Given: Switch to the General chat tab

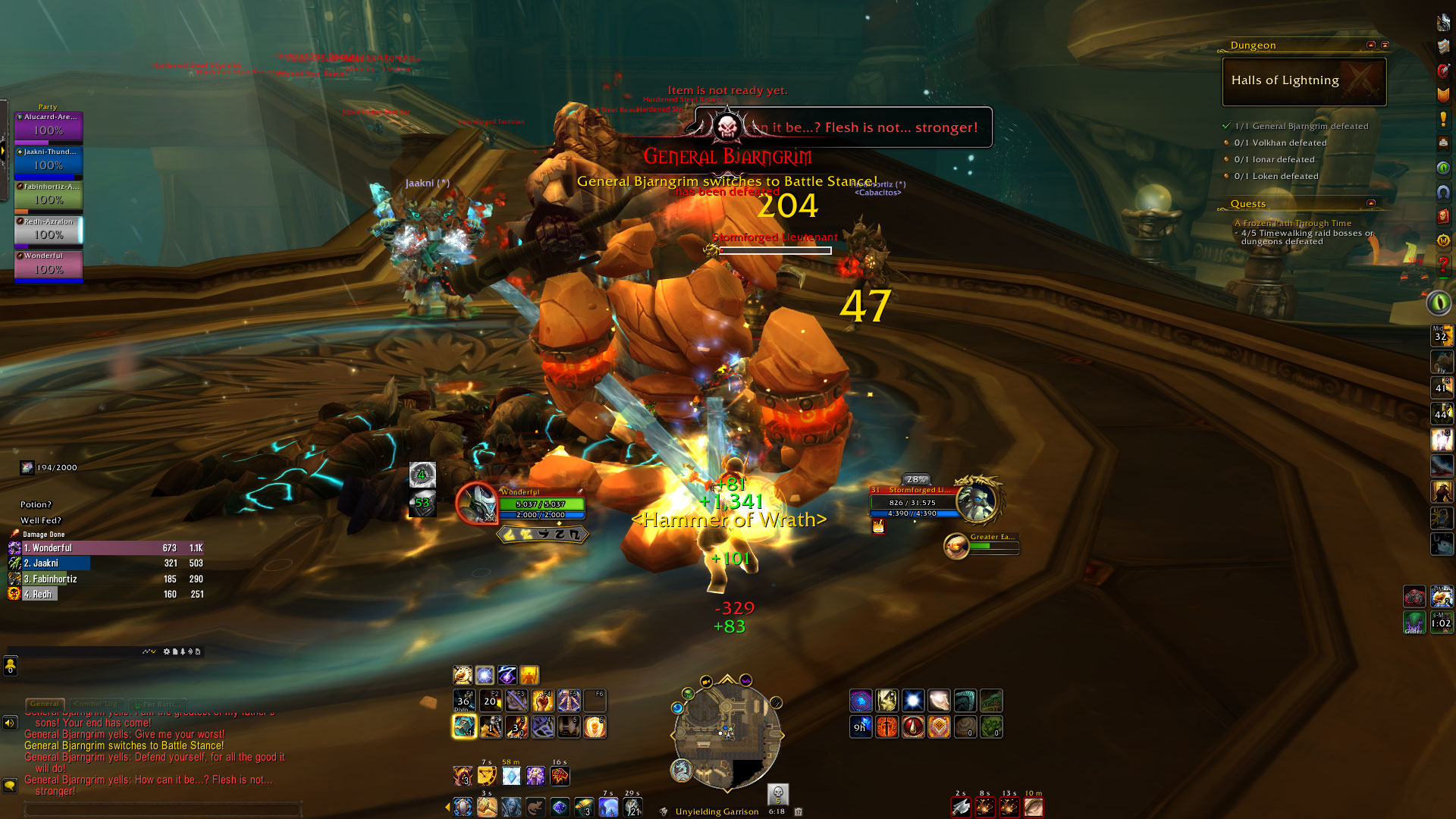Looking at the screenshot, I should coord(45,704).
